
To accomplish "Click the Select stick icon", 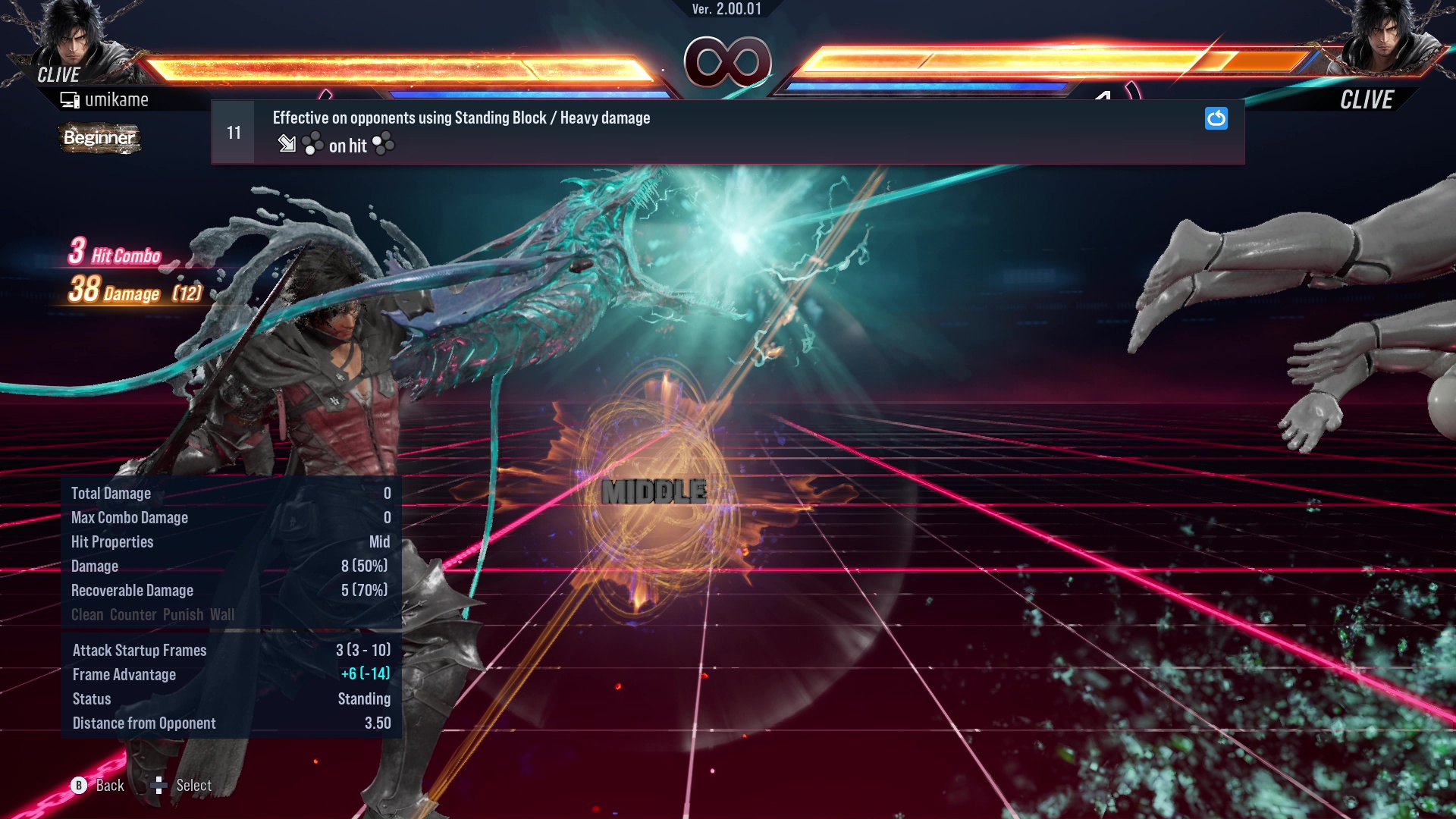I will point(160,785).
